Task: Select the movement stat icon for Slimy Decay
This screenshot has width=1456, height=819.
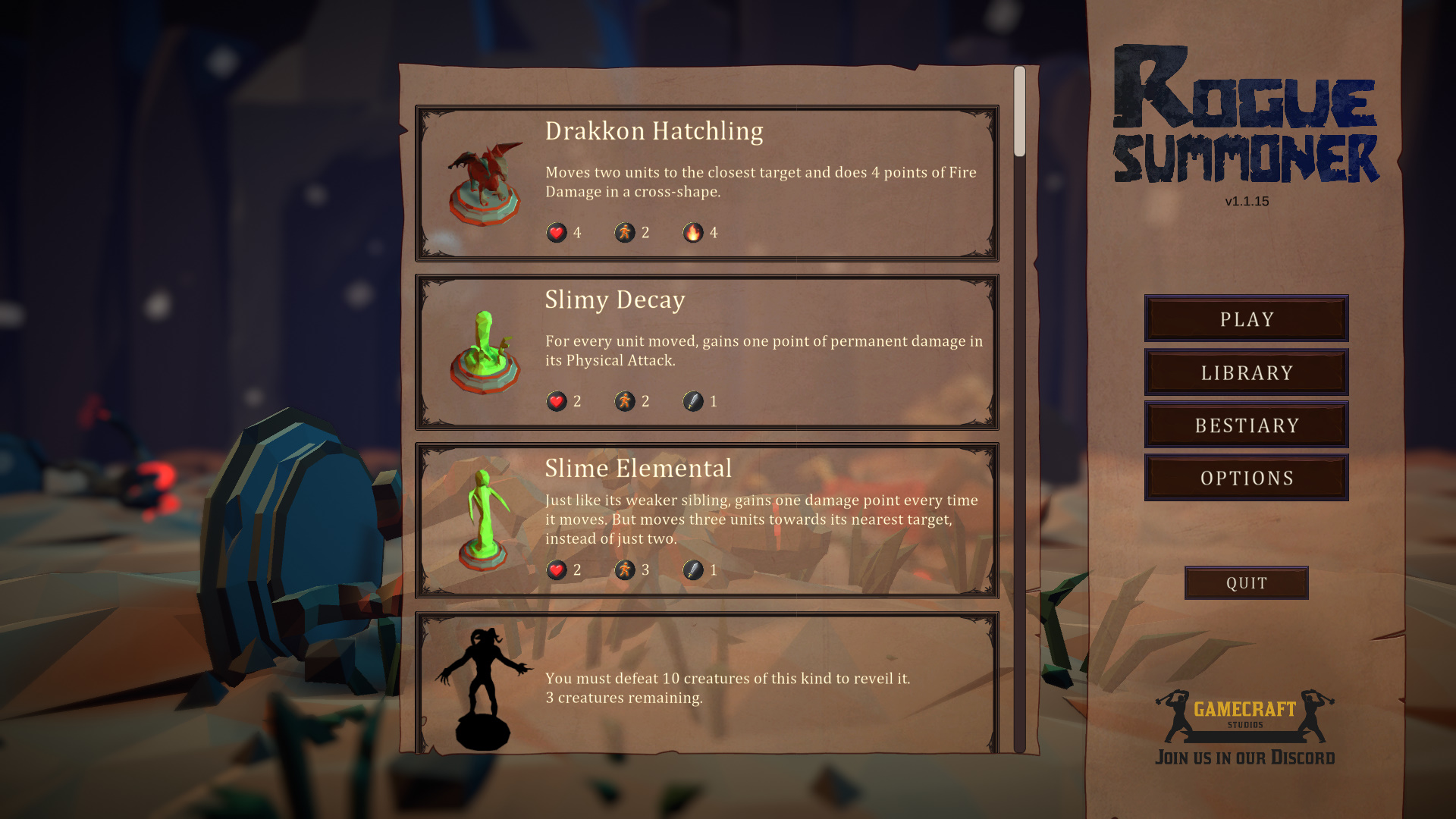Action: coord(623,402)
